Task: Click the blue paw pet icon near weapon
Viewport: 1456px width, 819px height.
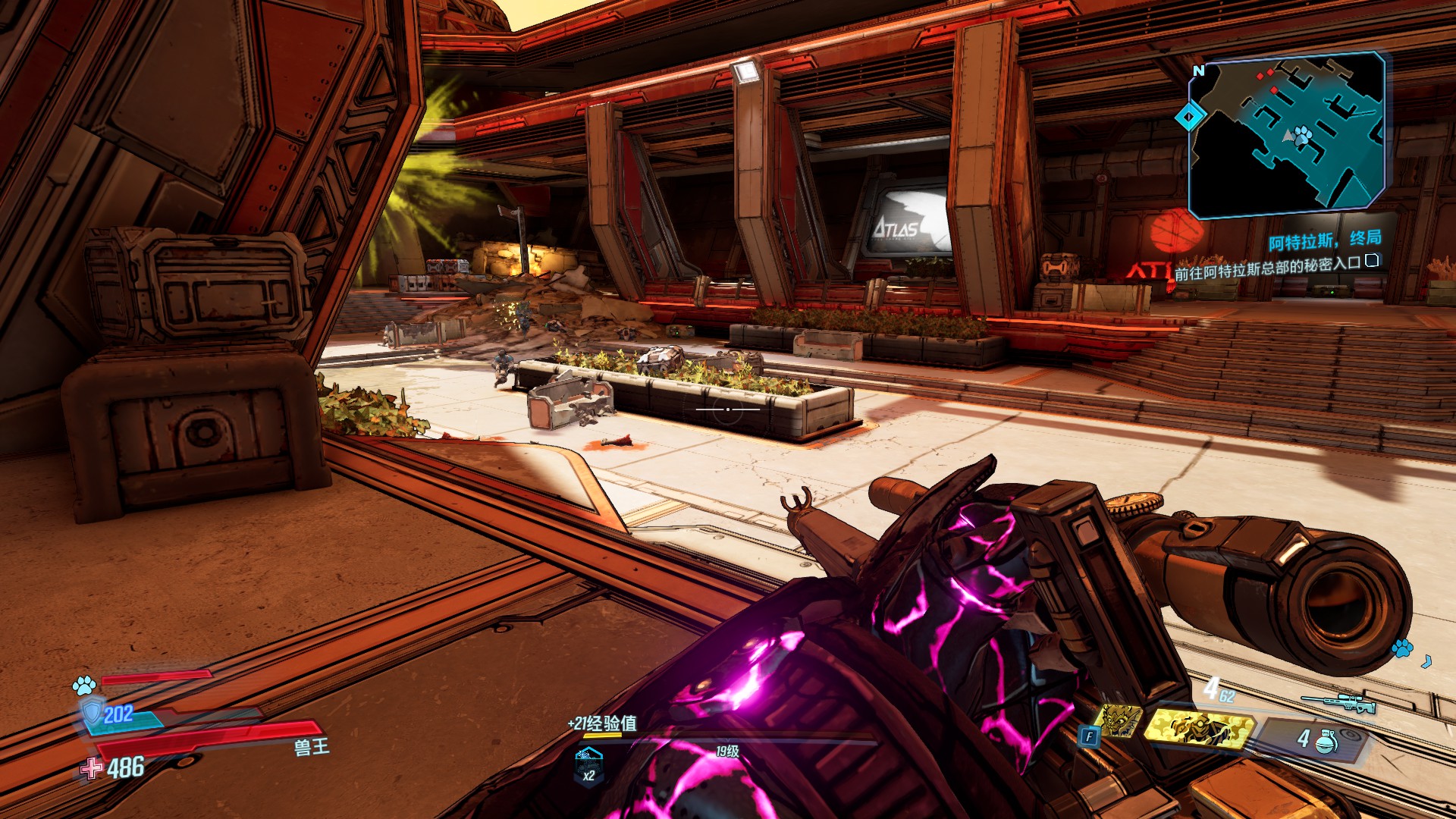Action: pyautogui.click(x=1402, y=648)
